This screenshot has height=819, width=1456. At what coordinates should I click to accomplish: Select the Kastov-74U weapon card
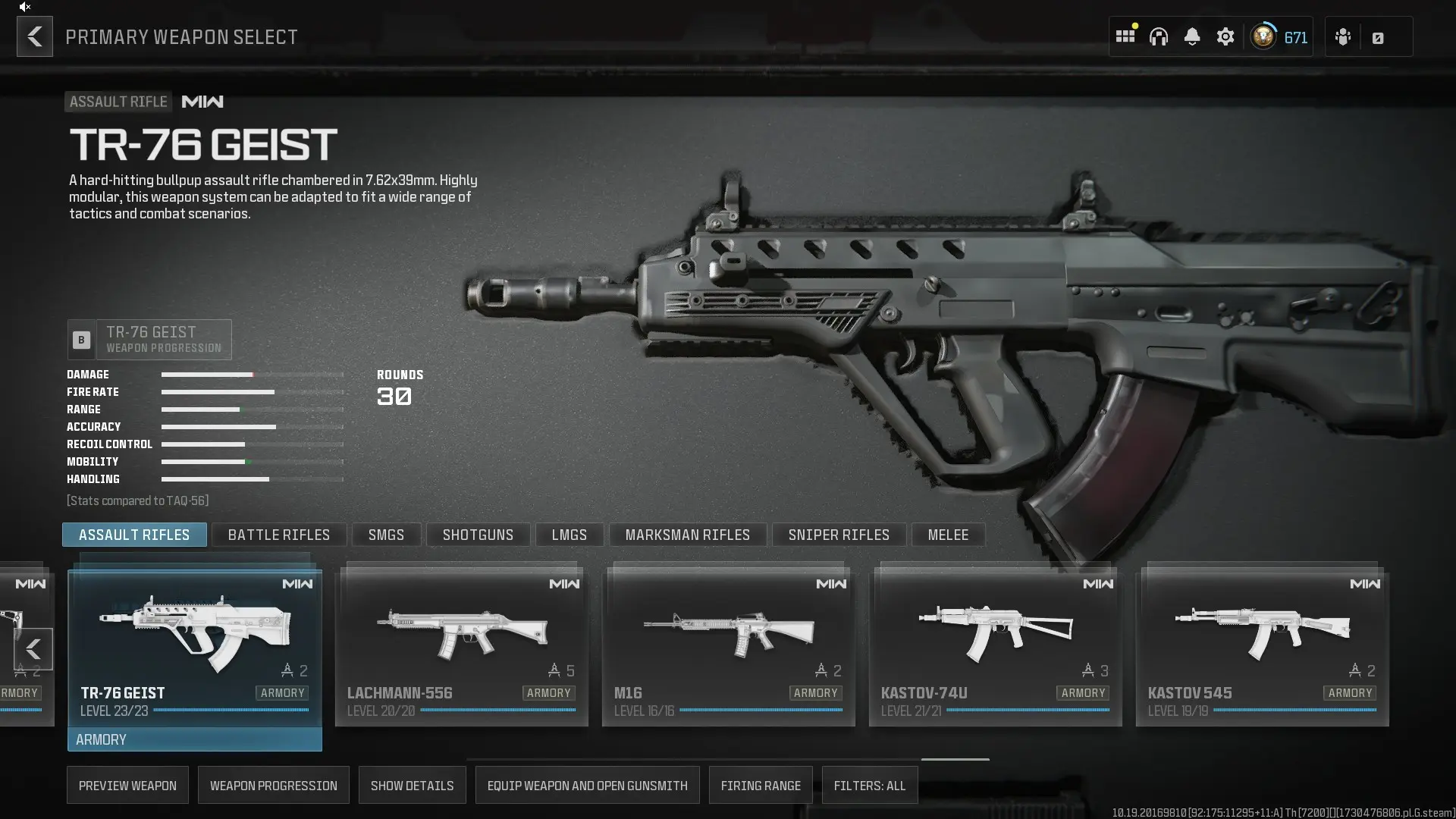click(x=996, y=645)
